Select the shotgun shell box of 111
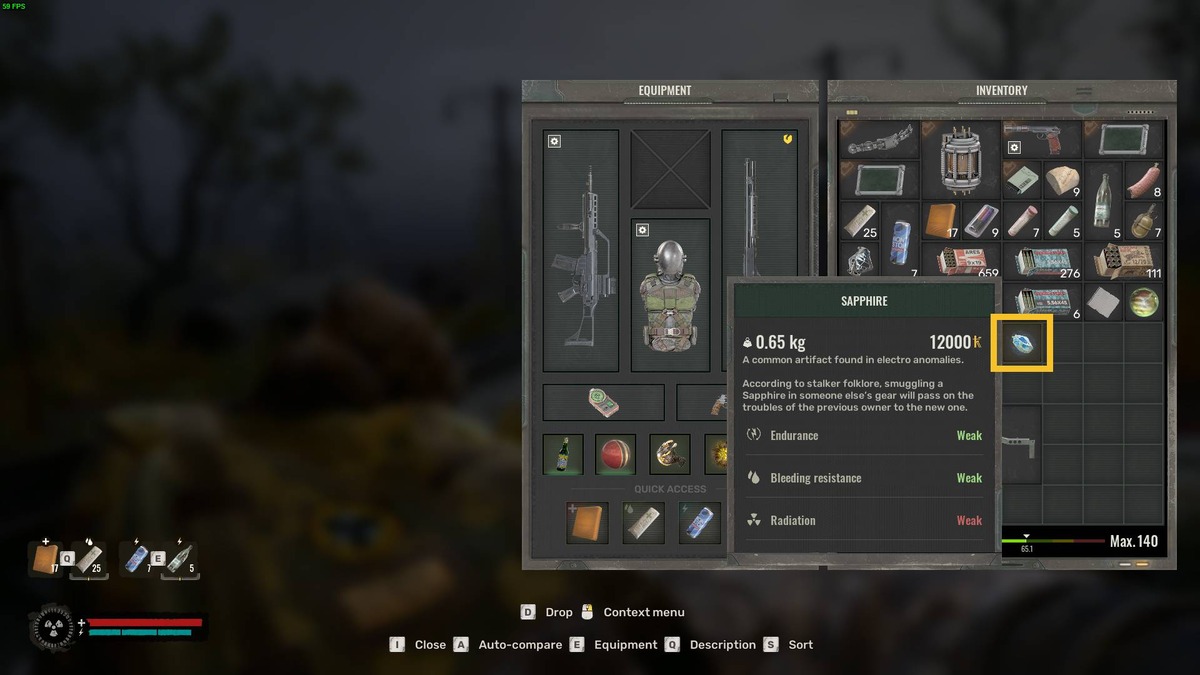This screenshot has width=1200, height=675. coord(1123,261)
